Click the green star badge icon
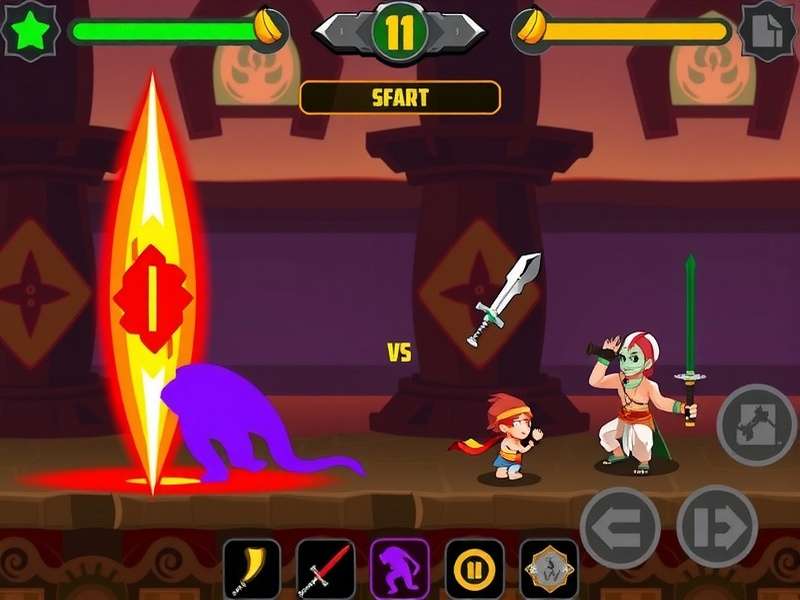This screenshot has height=600, width=800. click(x=31, y=31)
